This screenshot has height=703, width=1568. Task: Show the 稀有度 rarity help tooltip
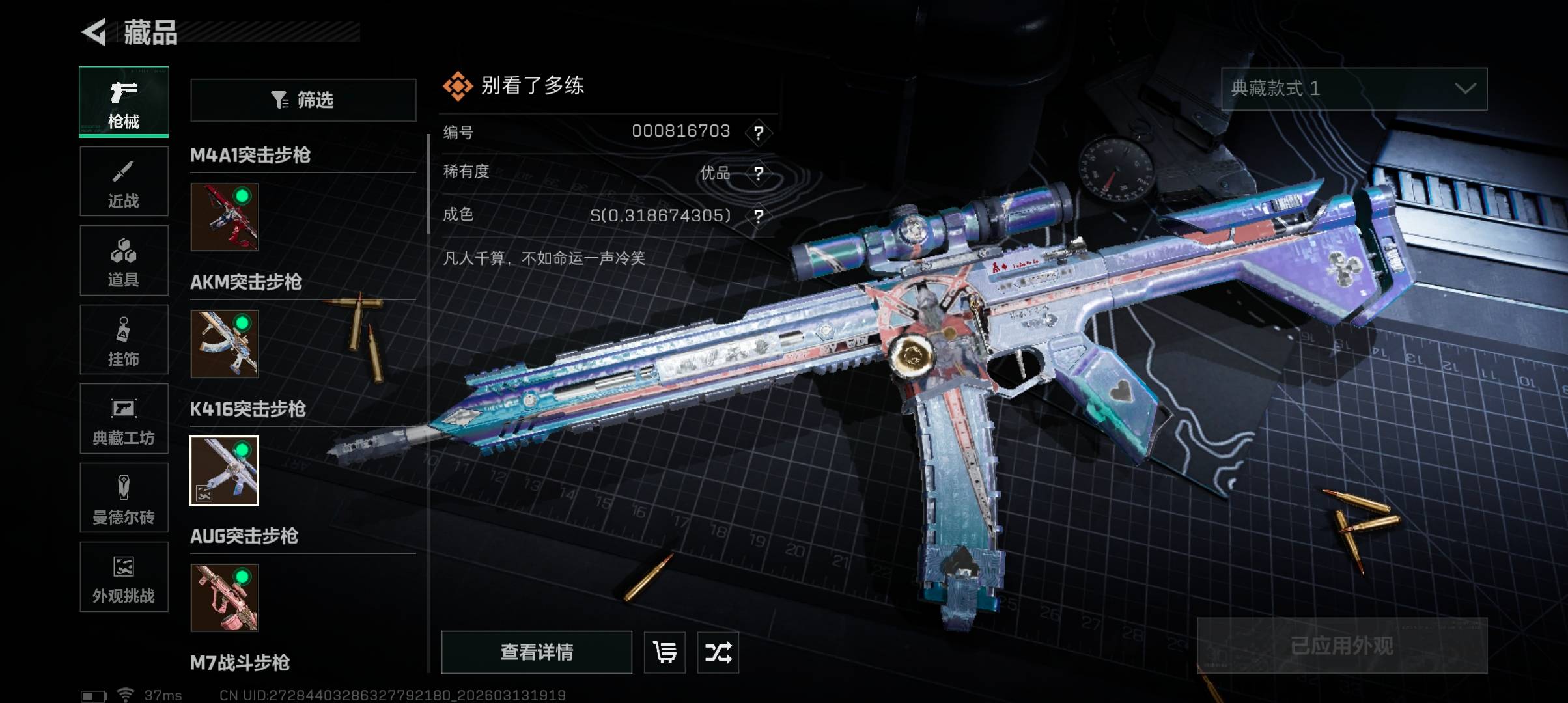point(759,173)
